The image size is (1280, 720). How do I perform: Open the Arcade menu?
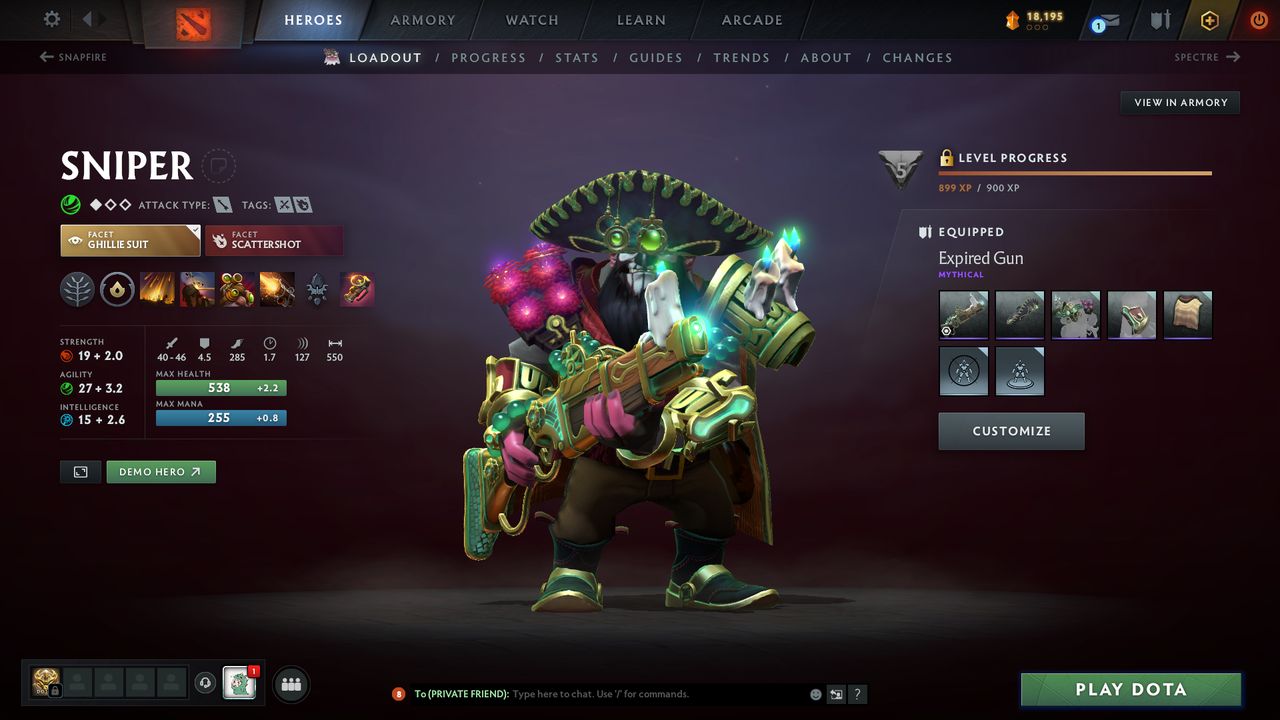coord(751,20)
